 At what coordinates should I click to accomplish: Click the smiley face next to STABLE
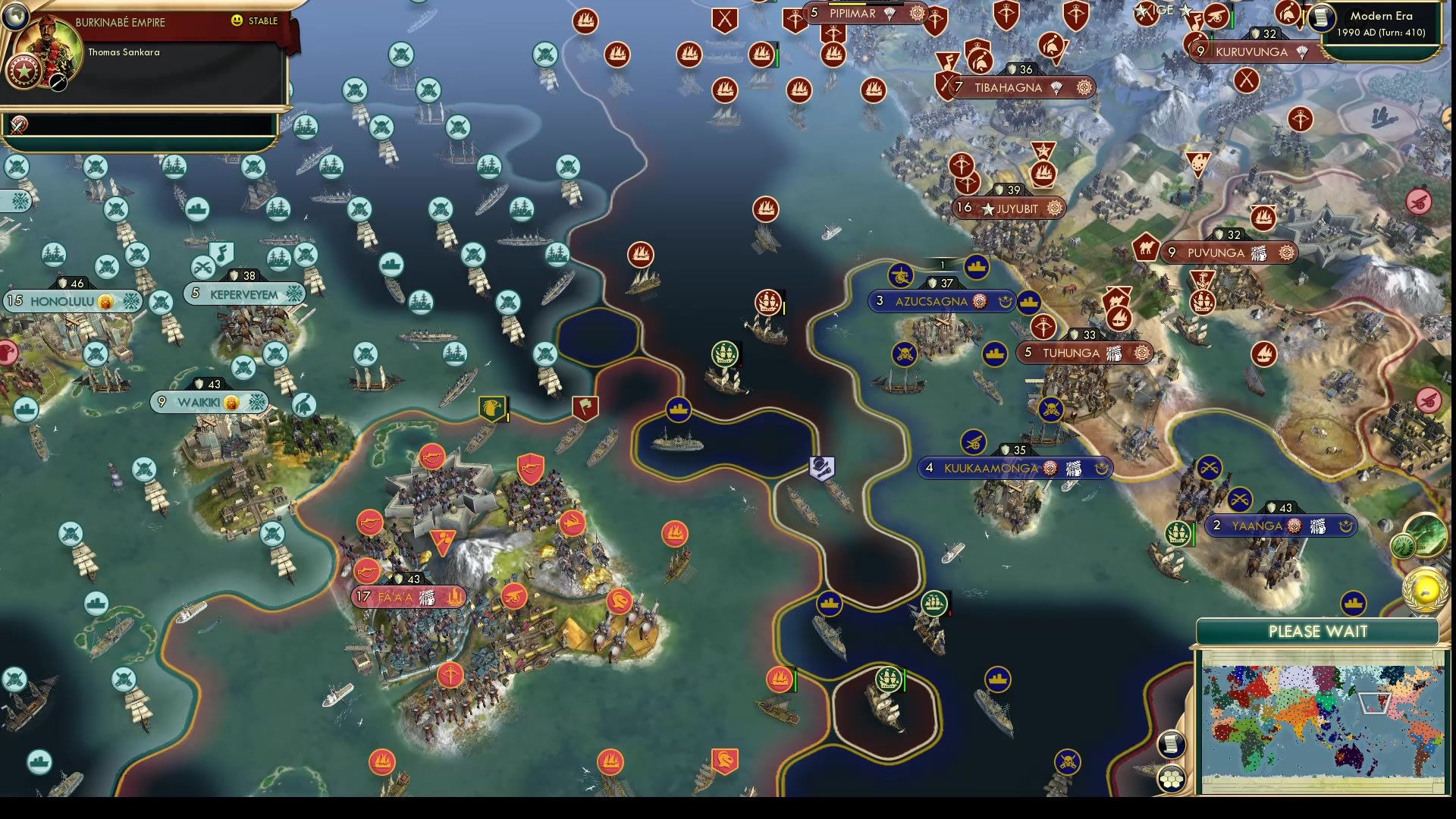click(238, 22)
